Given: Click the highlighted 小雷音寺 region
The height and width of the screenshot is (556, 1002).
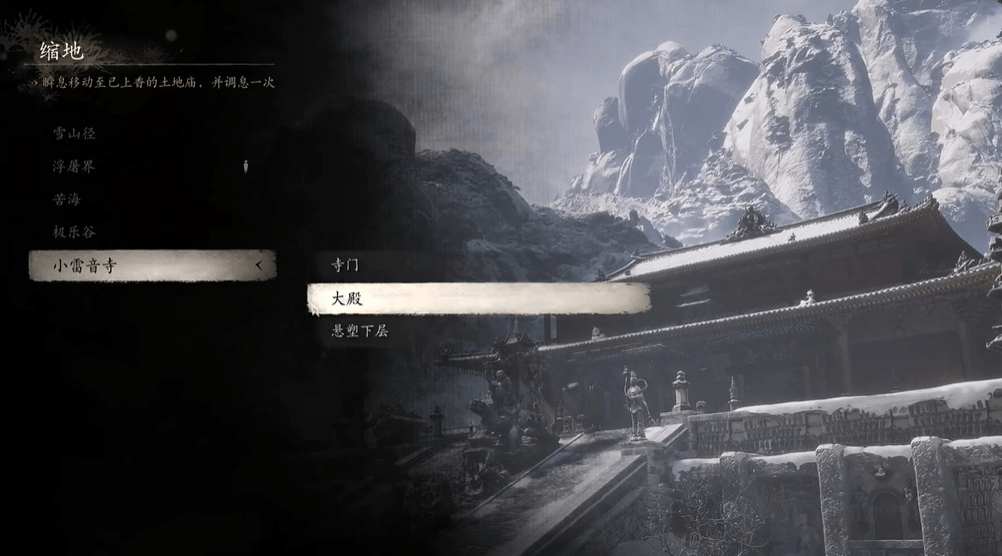Looking at the screenshot, I should coord(150,265).
